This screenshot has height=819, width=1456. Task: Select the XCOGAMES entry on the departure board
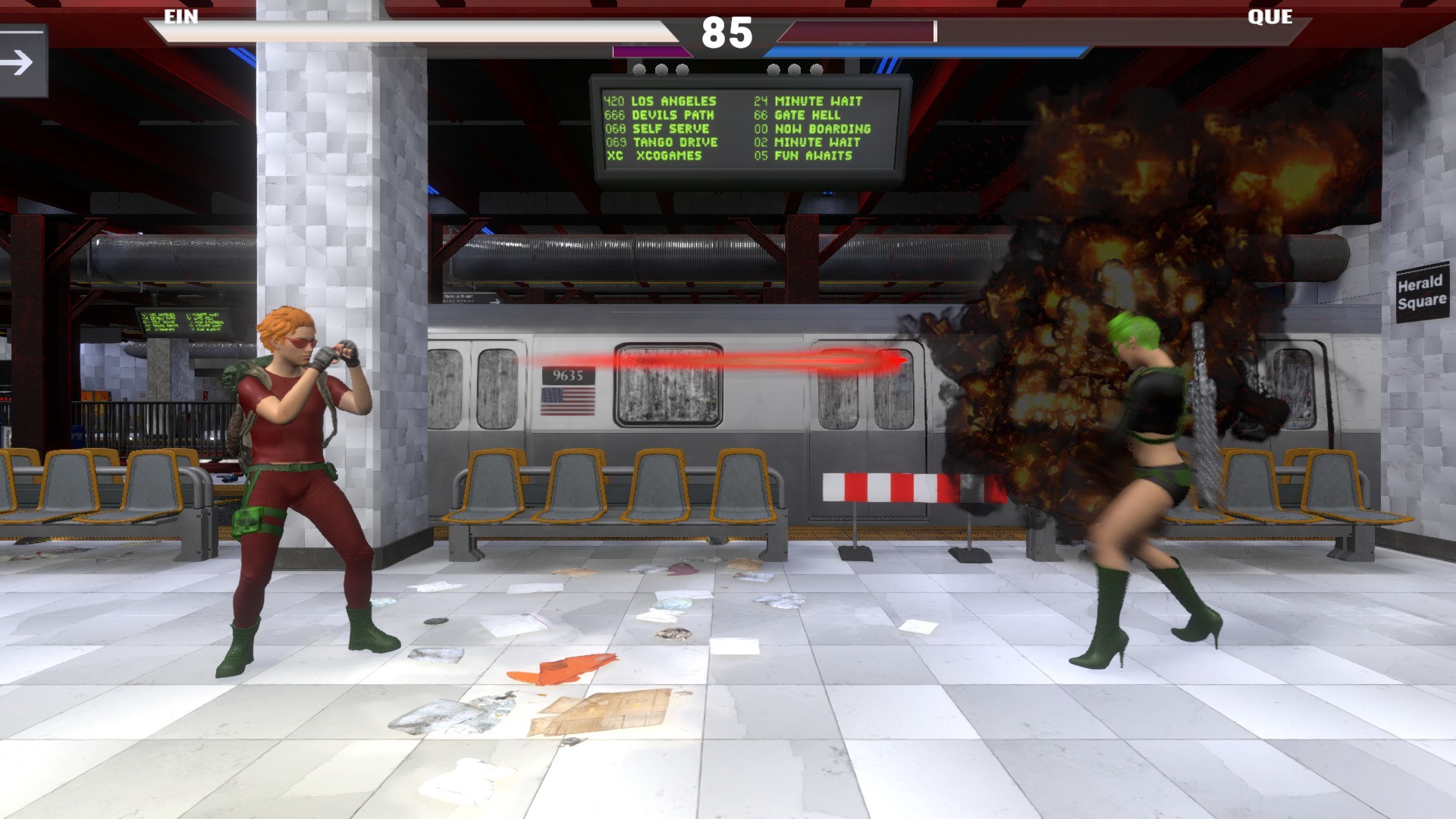pyautogui.click(x=660, y=155)
